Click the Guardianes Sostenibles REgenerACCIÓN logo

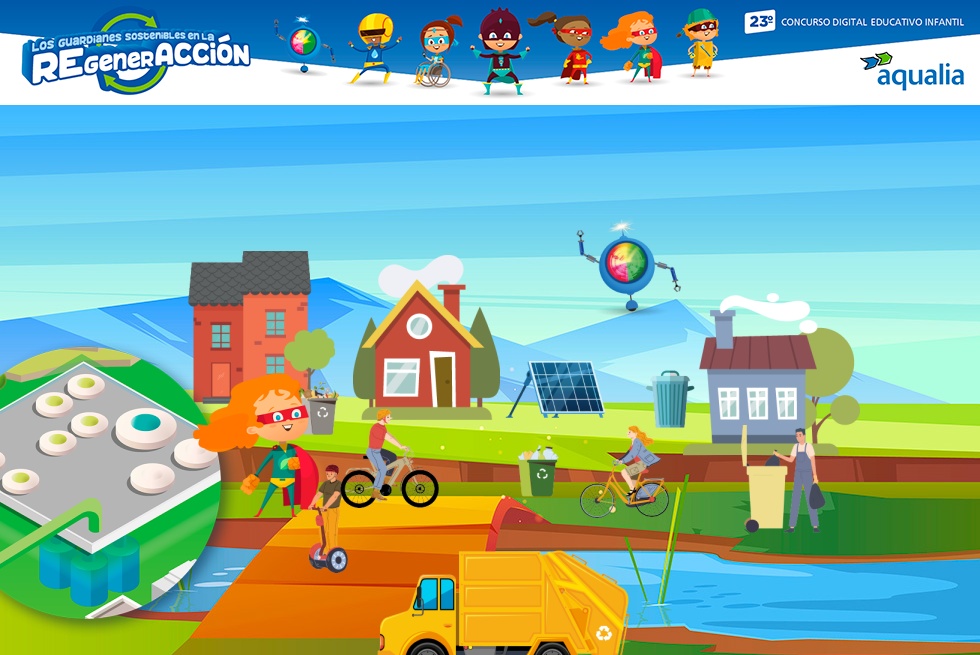137,54
